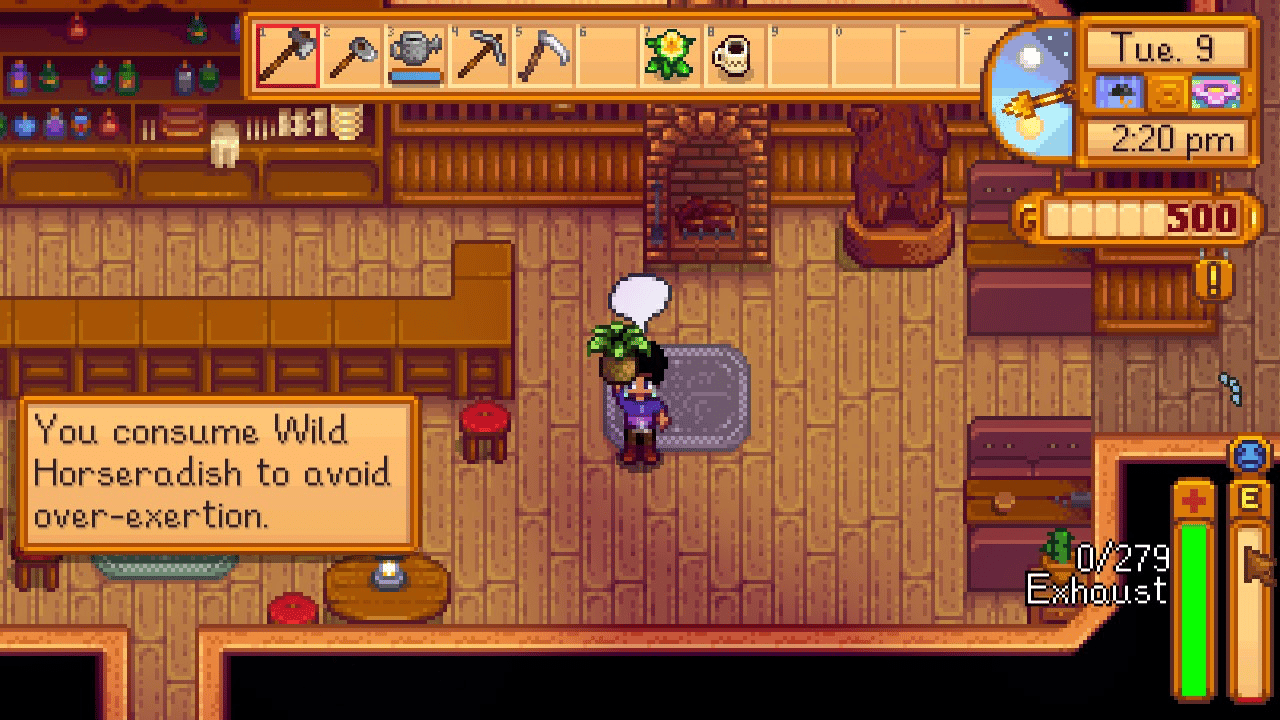1280x720 pixels.
Task: Select the white mug in slot 8
Action: (735, 56)
